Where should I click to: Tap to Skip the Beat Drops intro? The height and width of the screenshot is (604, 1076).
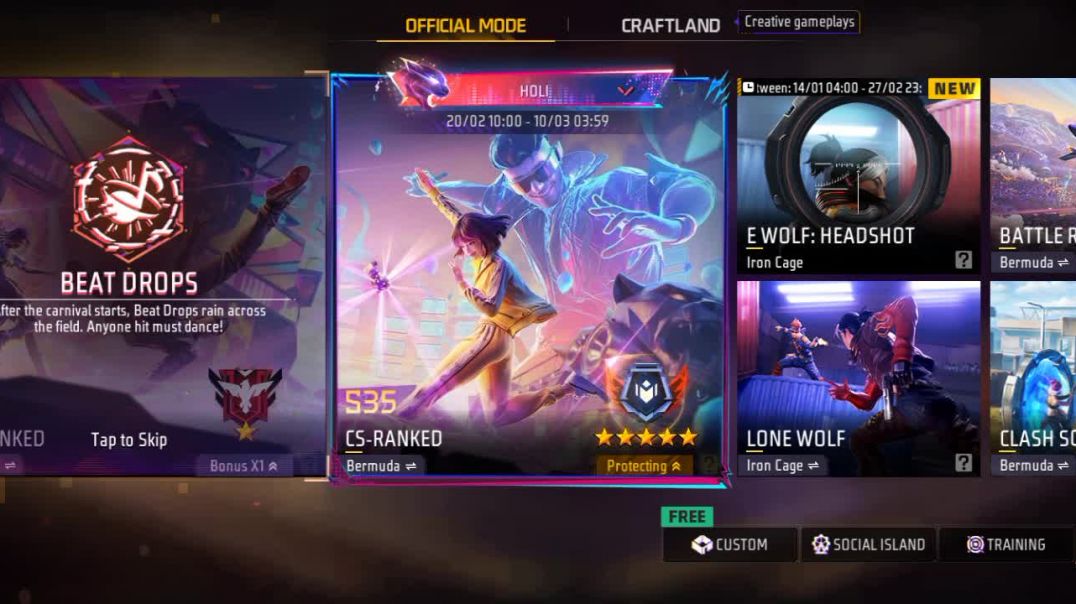coord(129,440)
